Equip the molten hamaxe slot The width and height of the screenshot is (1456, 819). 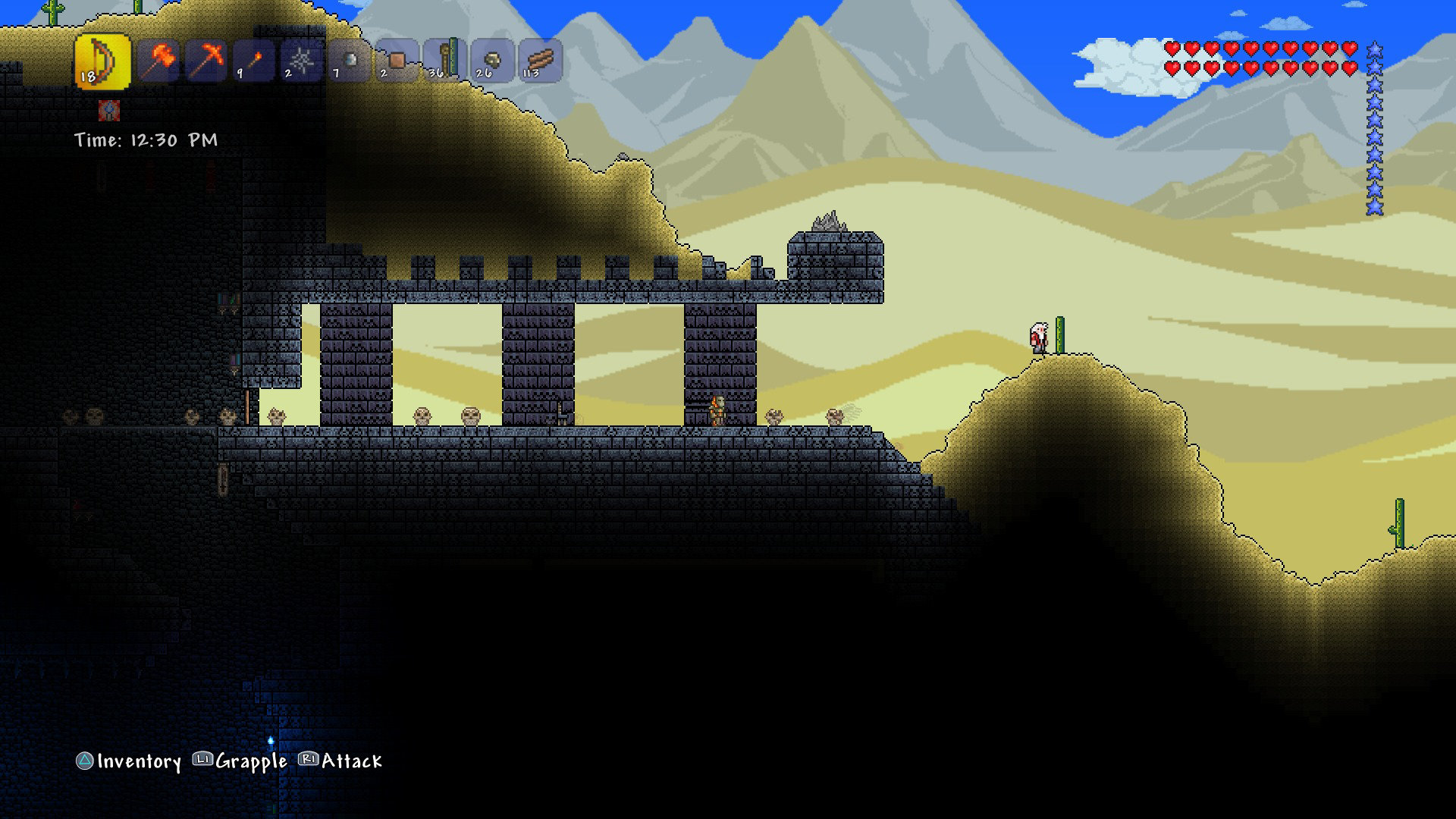coord(159,61)
